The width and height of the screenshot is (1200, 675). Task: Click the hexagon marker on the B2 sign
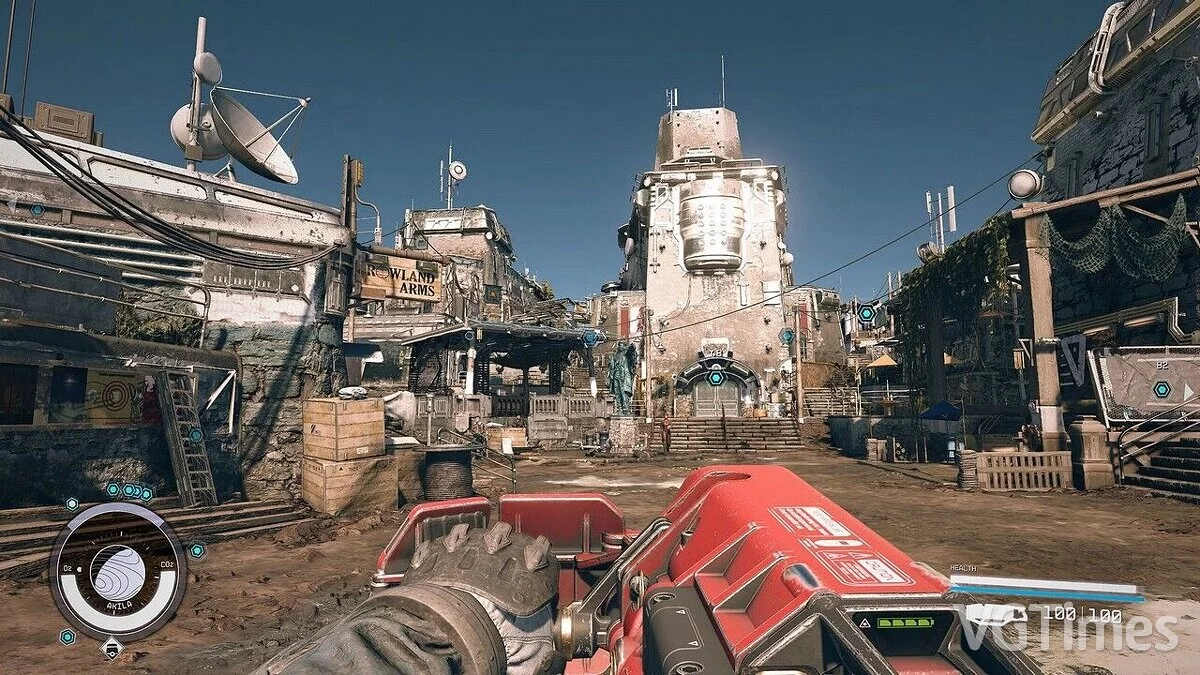[1160, 389]
